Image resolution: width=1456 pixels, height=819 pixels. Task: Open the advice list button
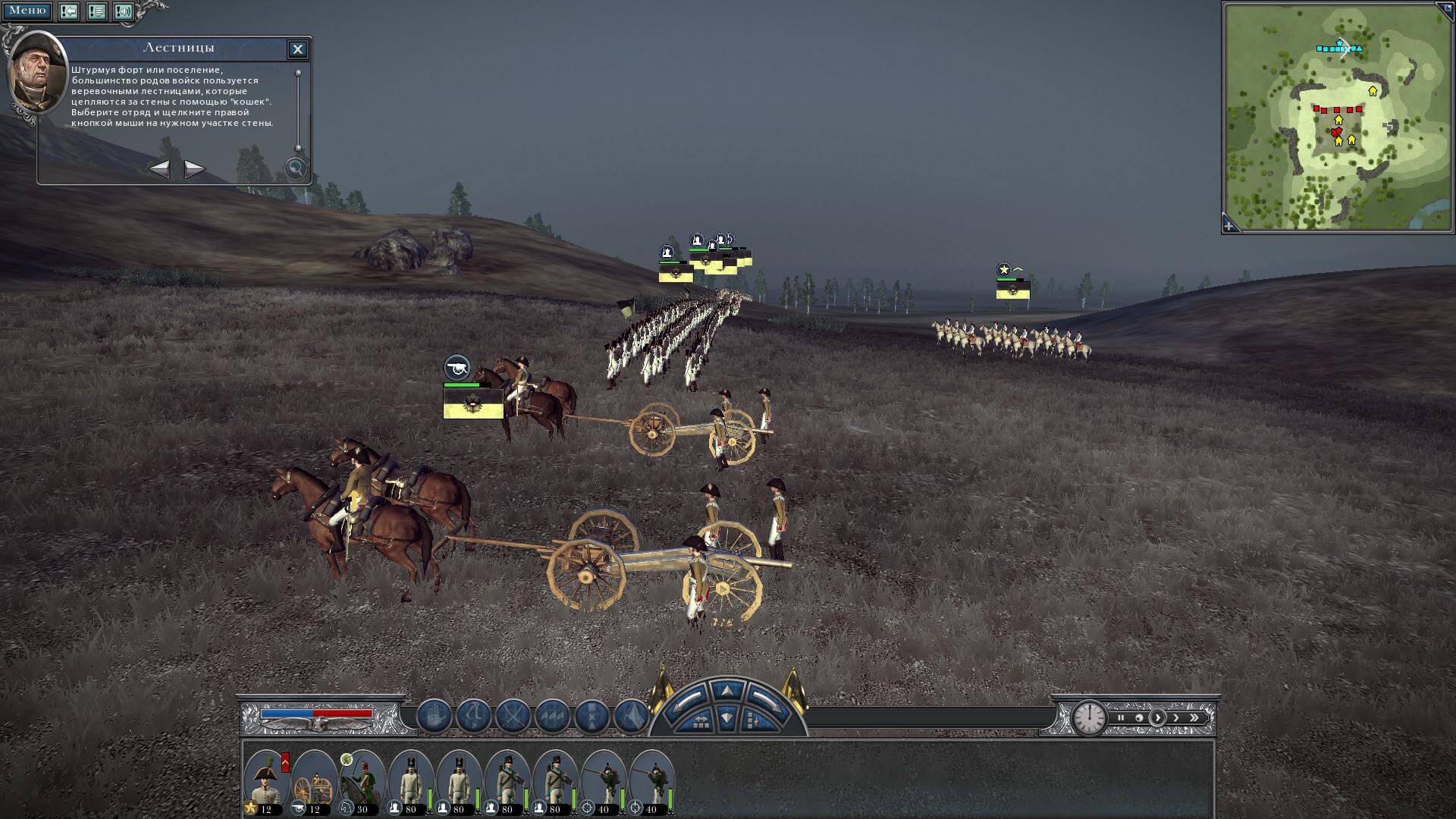[96, 11]
